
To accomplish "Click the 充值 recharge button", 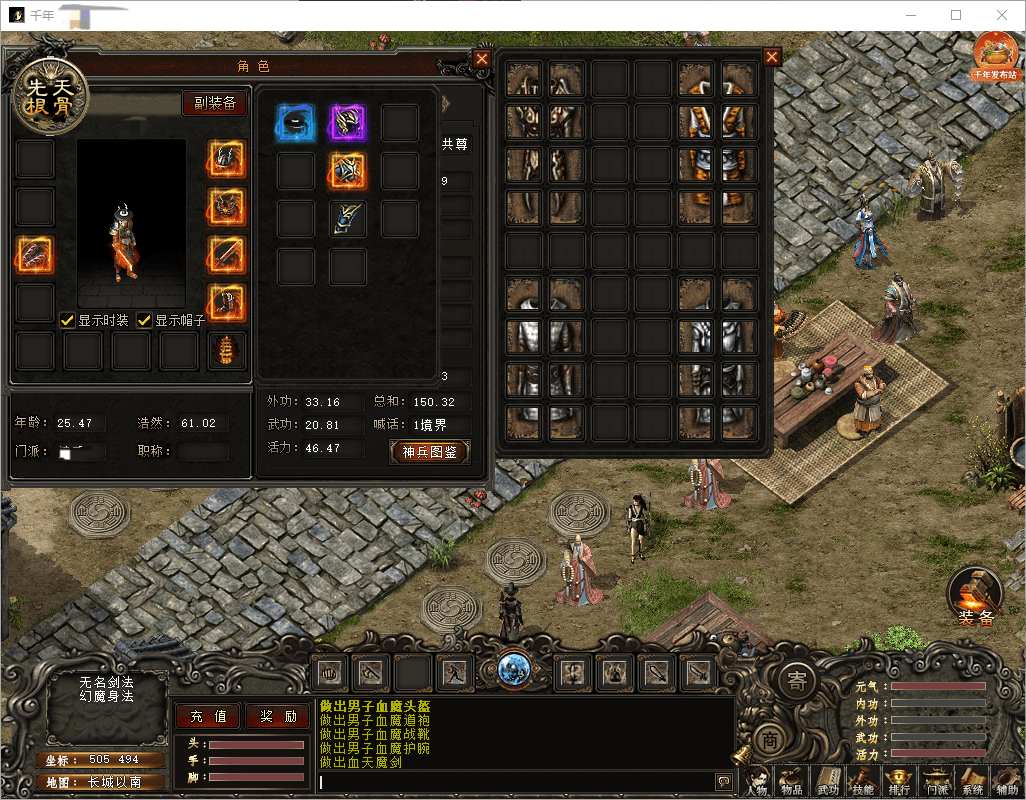I will 208,716.
